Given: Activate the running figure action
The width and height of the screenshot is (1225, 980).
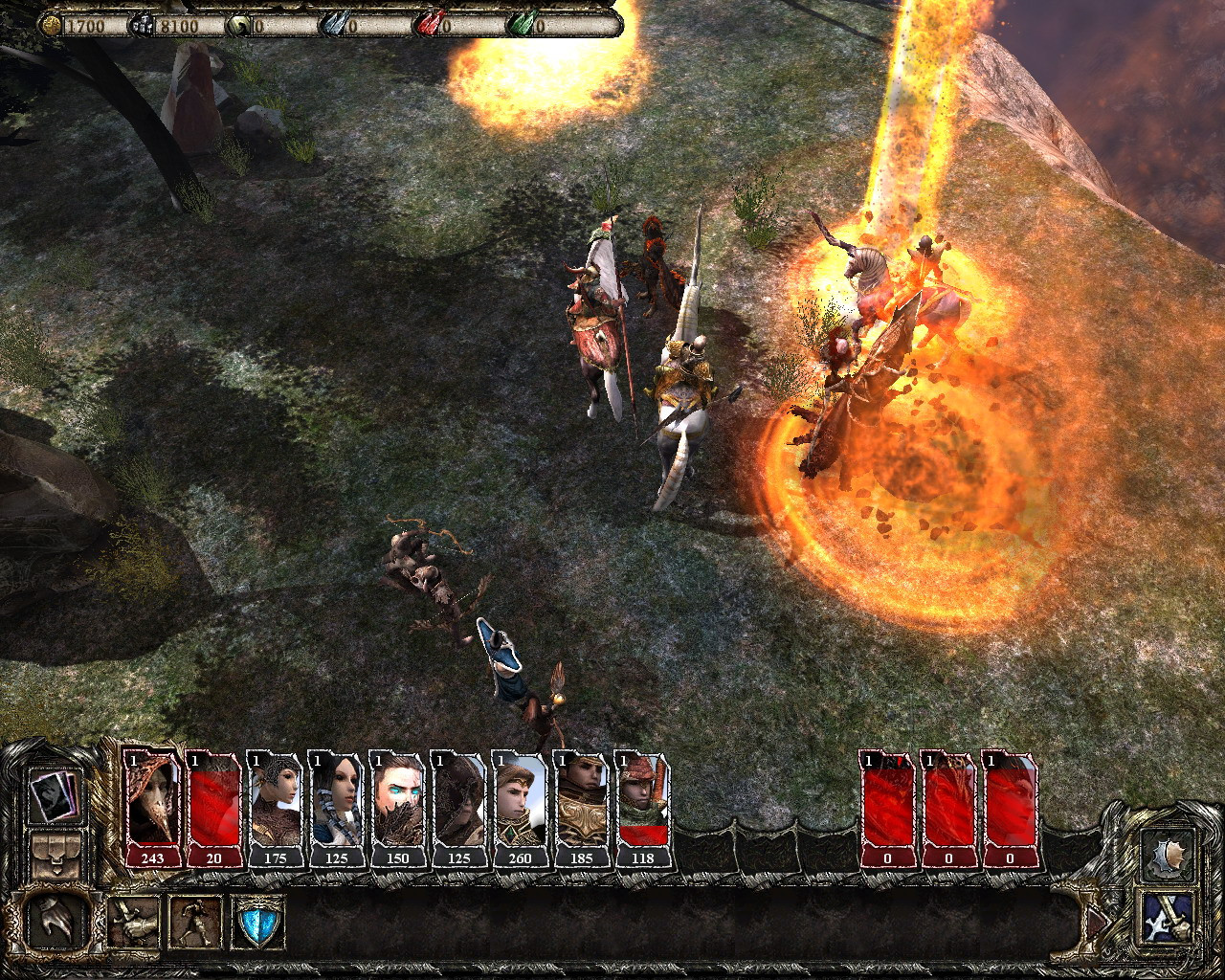Looking at the screenshot, I should (195, 922).
